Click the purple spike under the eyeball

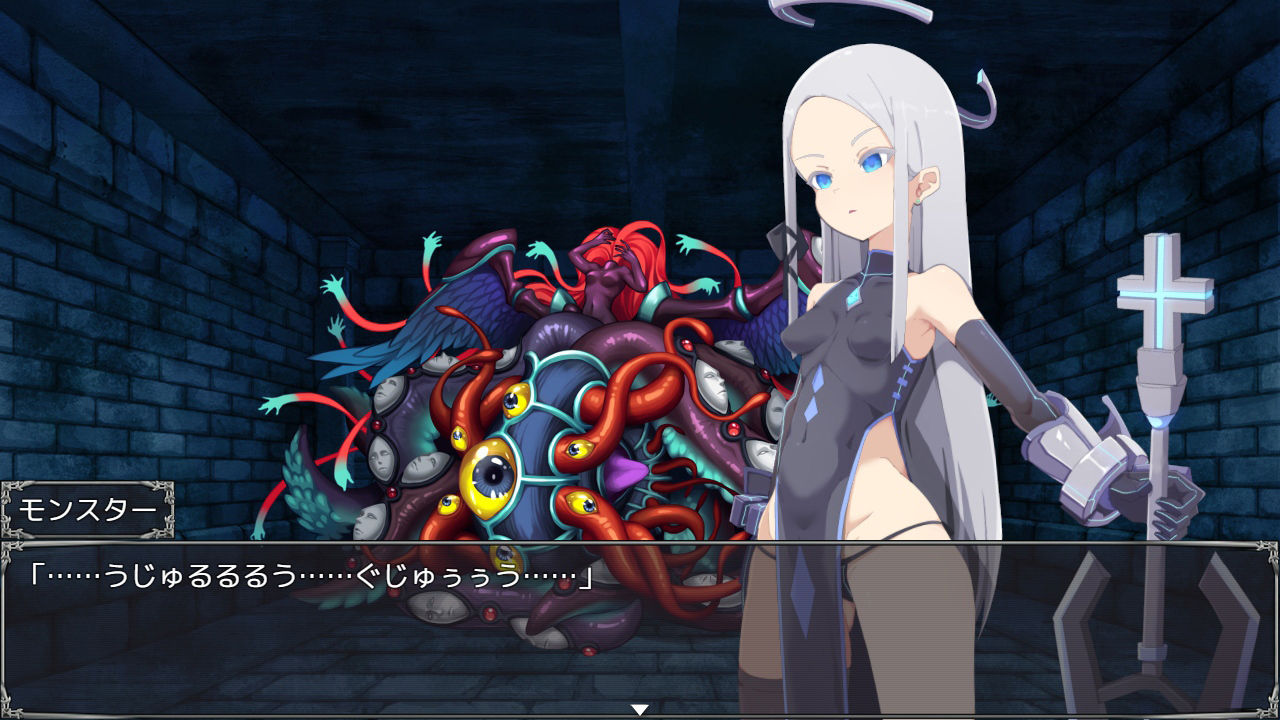pyautogui.click(x=625, y=470)
